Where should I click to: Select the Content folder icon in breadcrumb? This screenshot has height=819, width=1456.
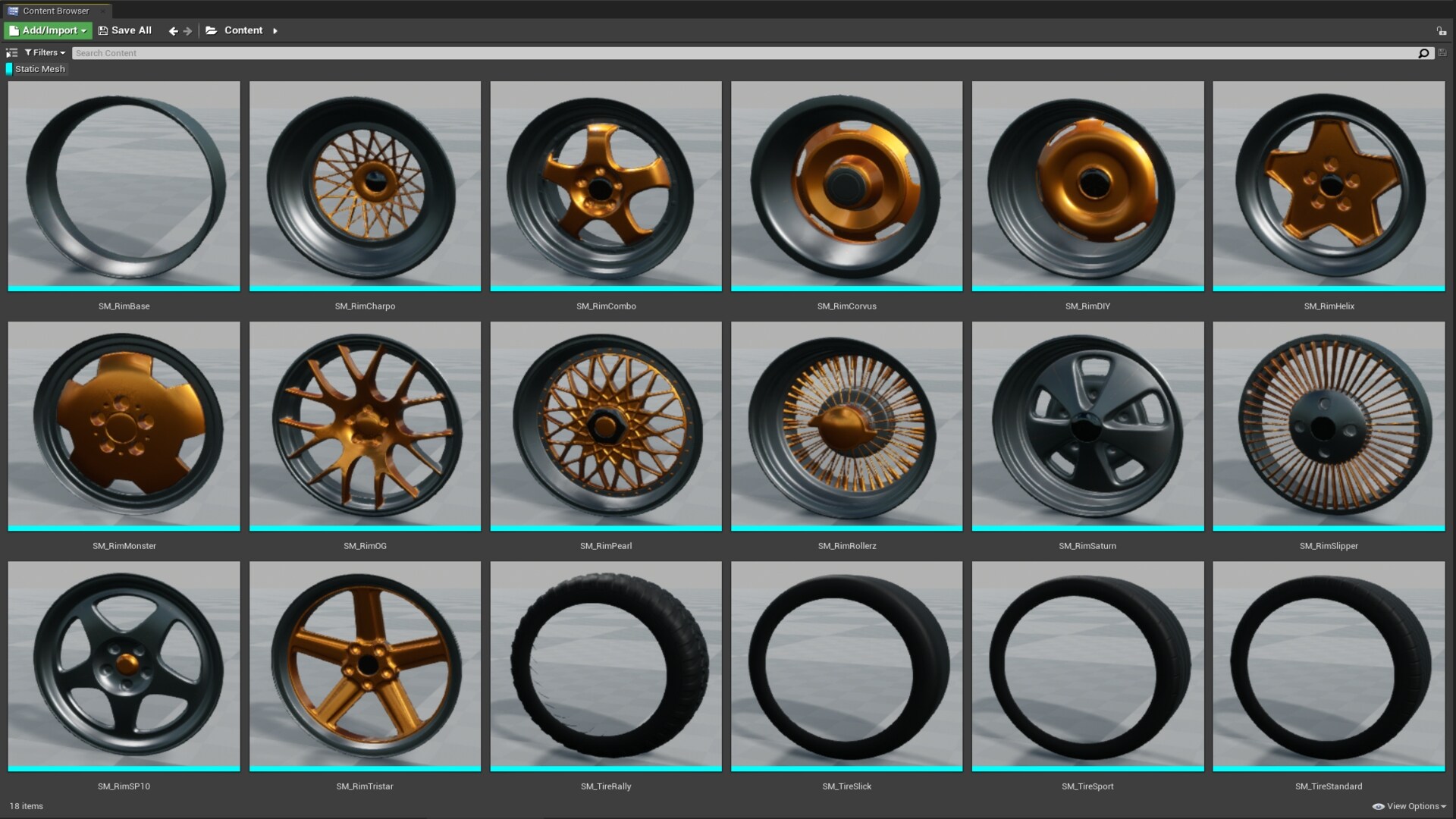pos(212,30)
